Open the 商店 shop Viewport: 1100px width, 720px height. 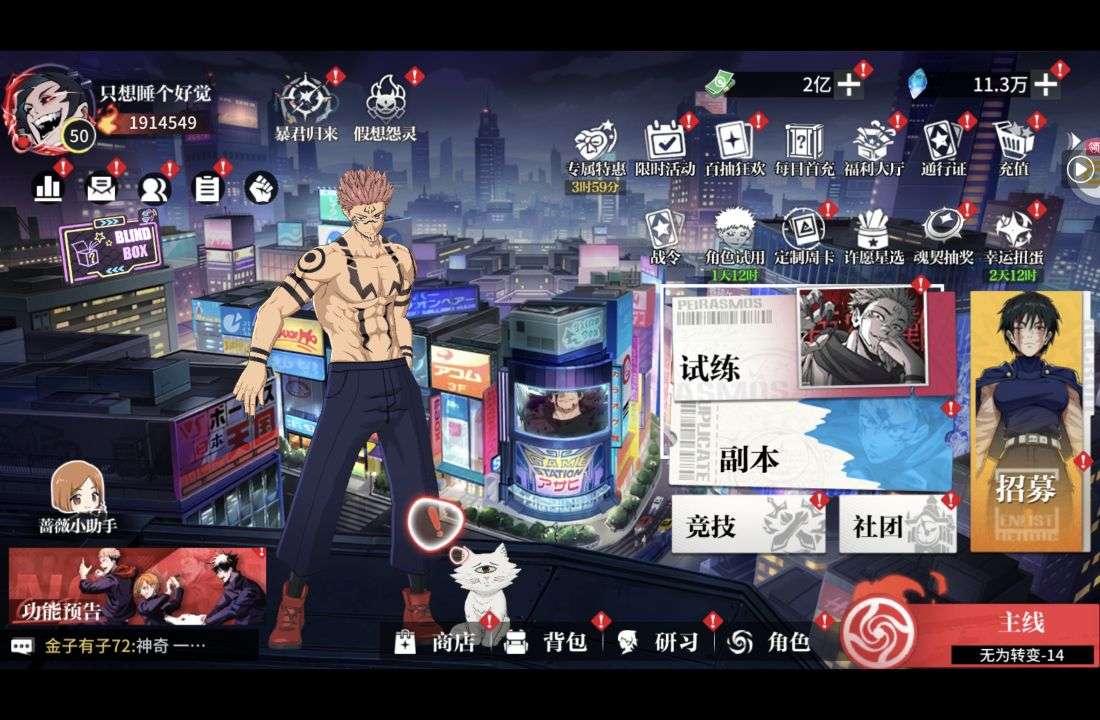(436, 642)
